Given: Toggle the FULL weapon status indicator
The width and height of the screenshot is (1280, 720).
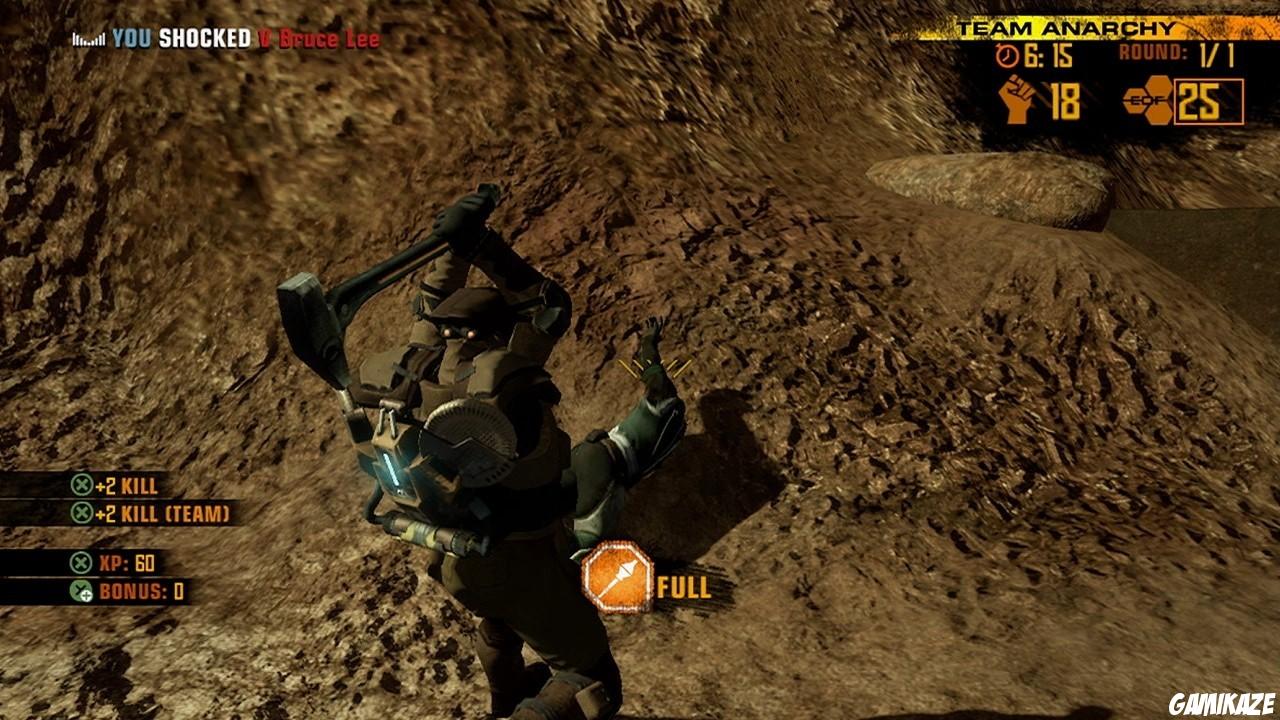Looking at the screenshot, I should (682, 589).
